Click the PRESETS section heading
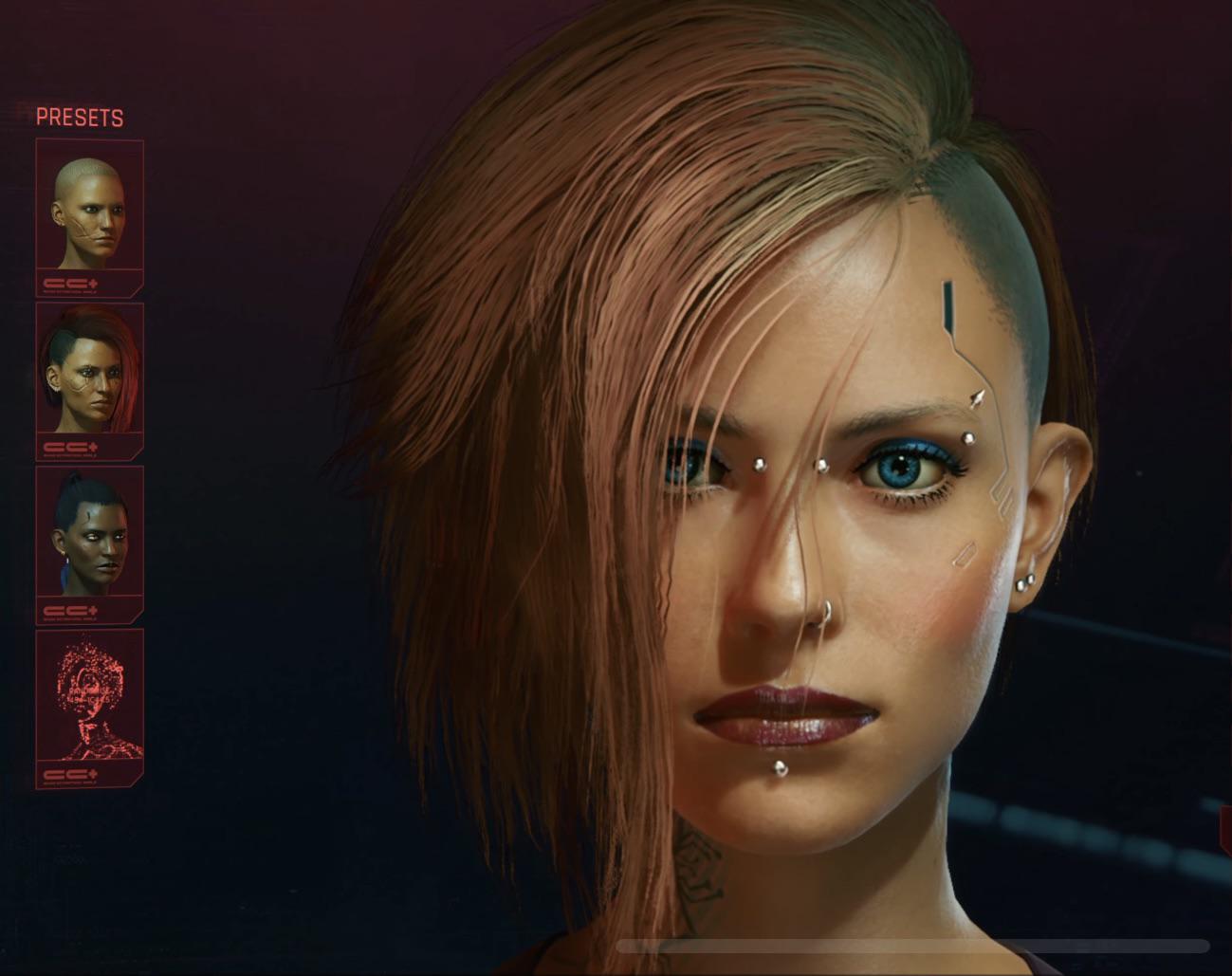Screen dimensions: 1232x976 coord(81,117)
